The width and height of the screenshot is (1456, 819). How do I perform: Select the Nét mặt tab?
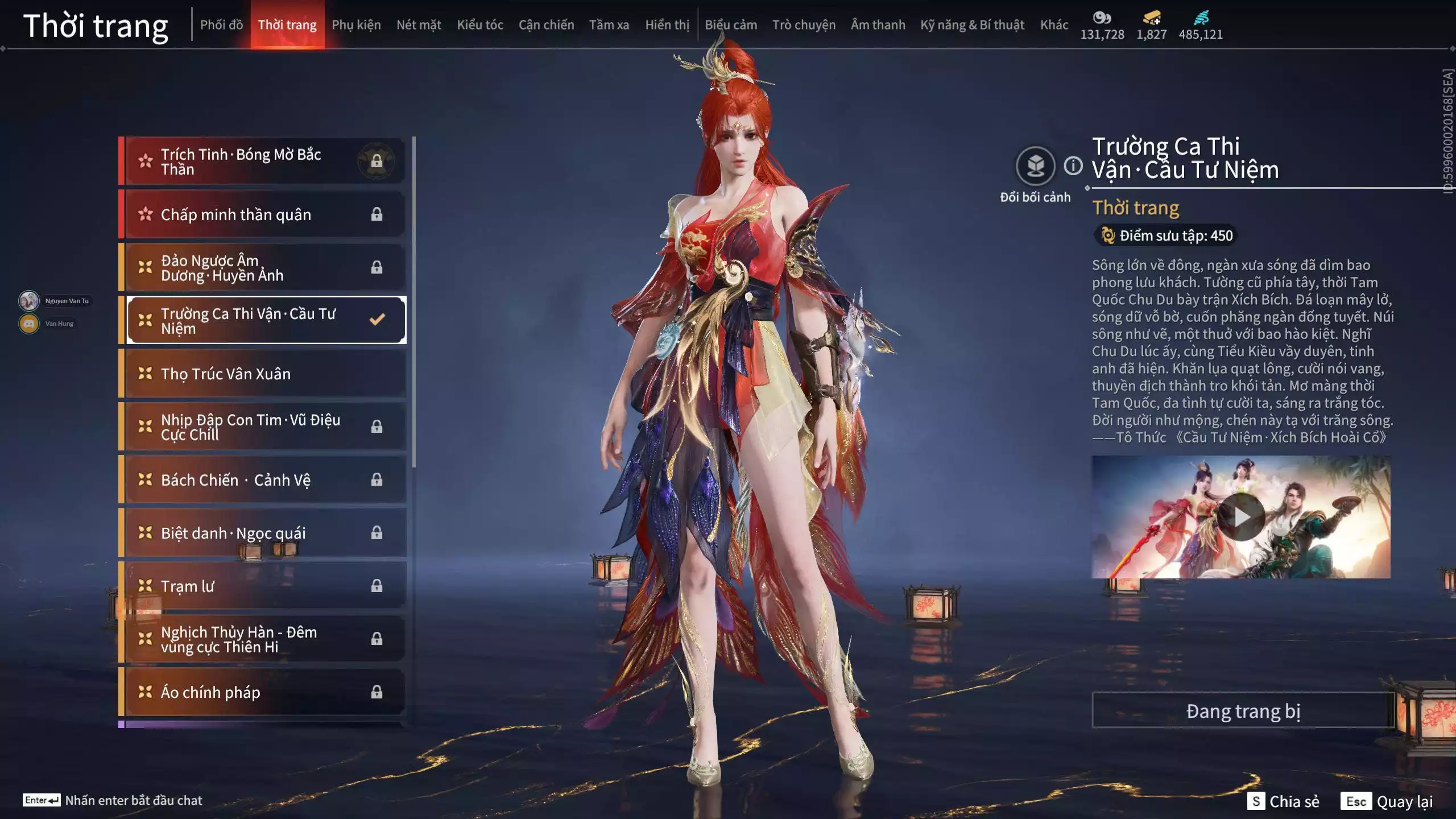pyautogui.click(x=419, y=25)
